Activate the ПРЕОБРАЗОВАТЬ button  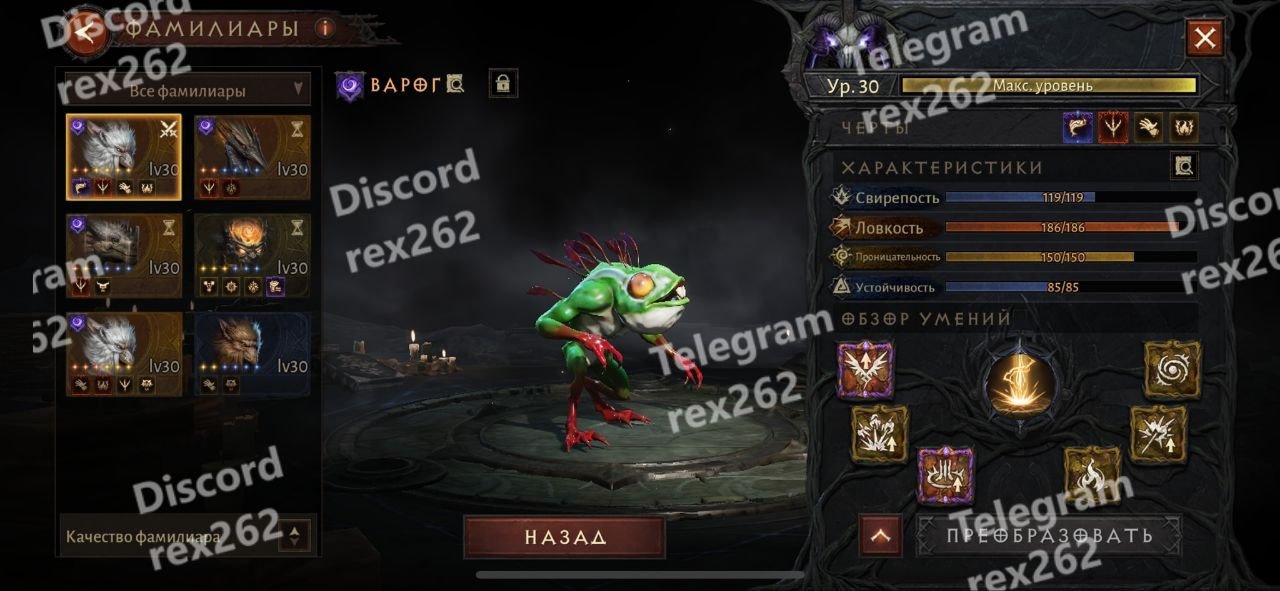pos(1049,535)
